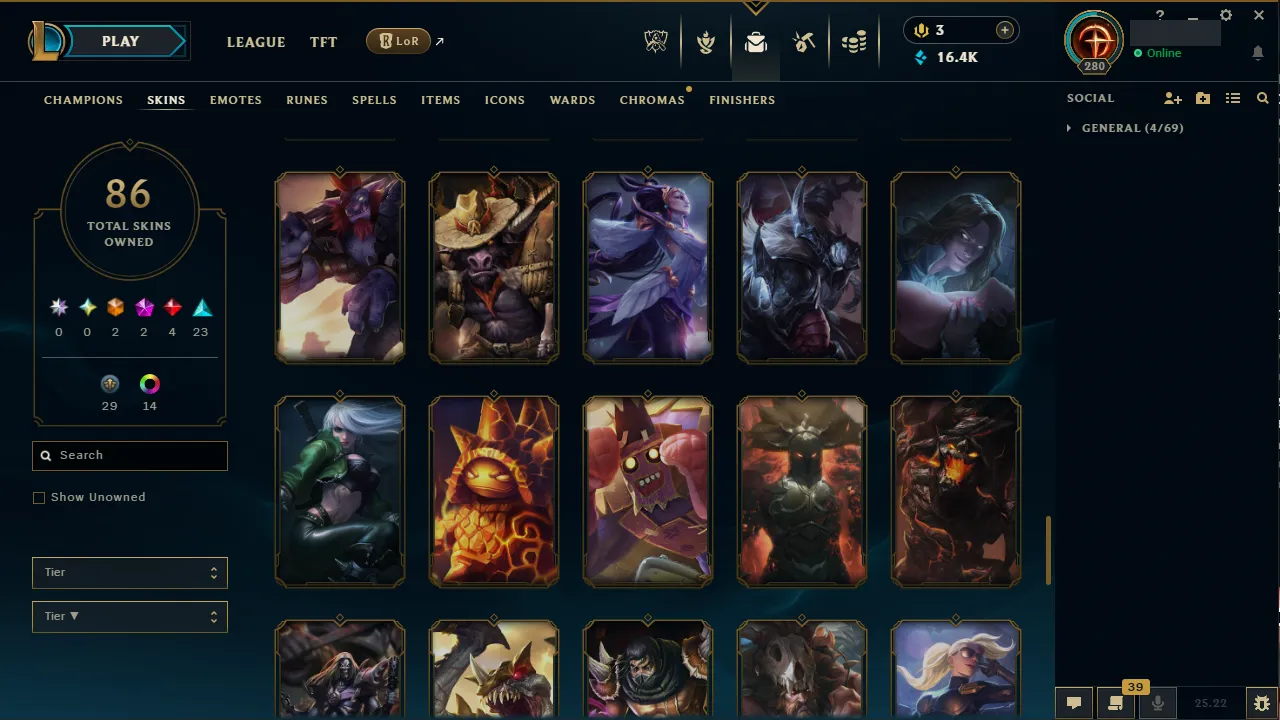Viewport: 1280px width, 720px height.
Task: Enable the Show Unowned checkbox
Action: (x=39, y=497)
